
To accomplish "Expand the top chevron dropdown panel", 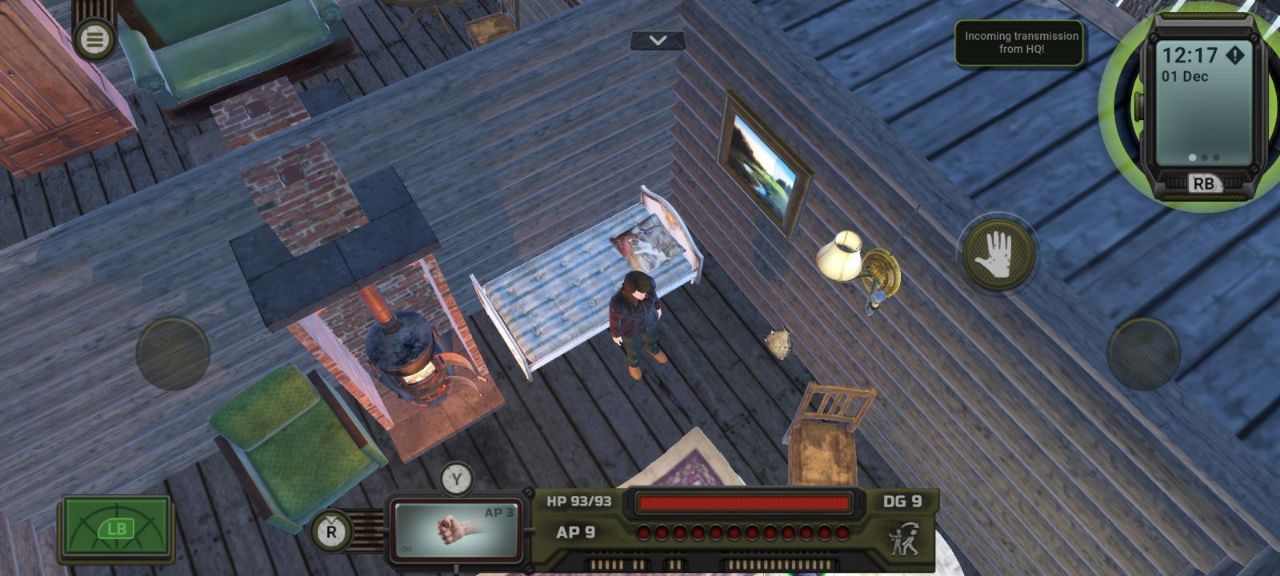I will (x=658, y=40).
